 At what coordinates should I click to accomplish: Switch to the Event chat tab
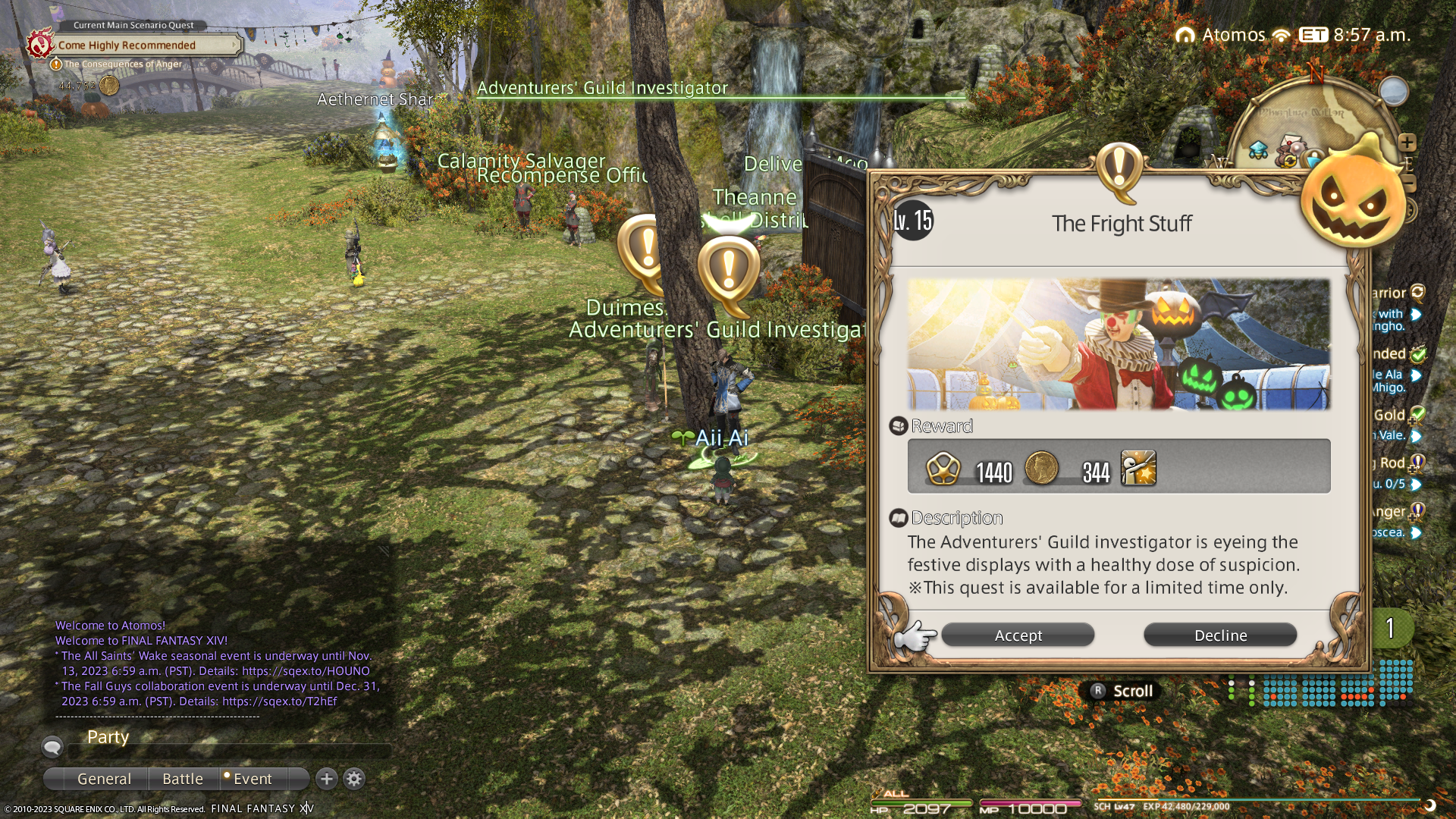(252, 779)
